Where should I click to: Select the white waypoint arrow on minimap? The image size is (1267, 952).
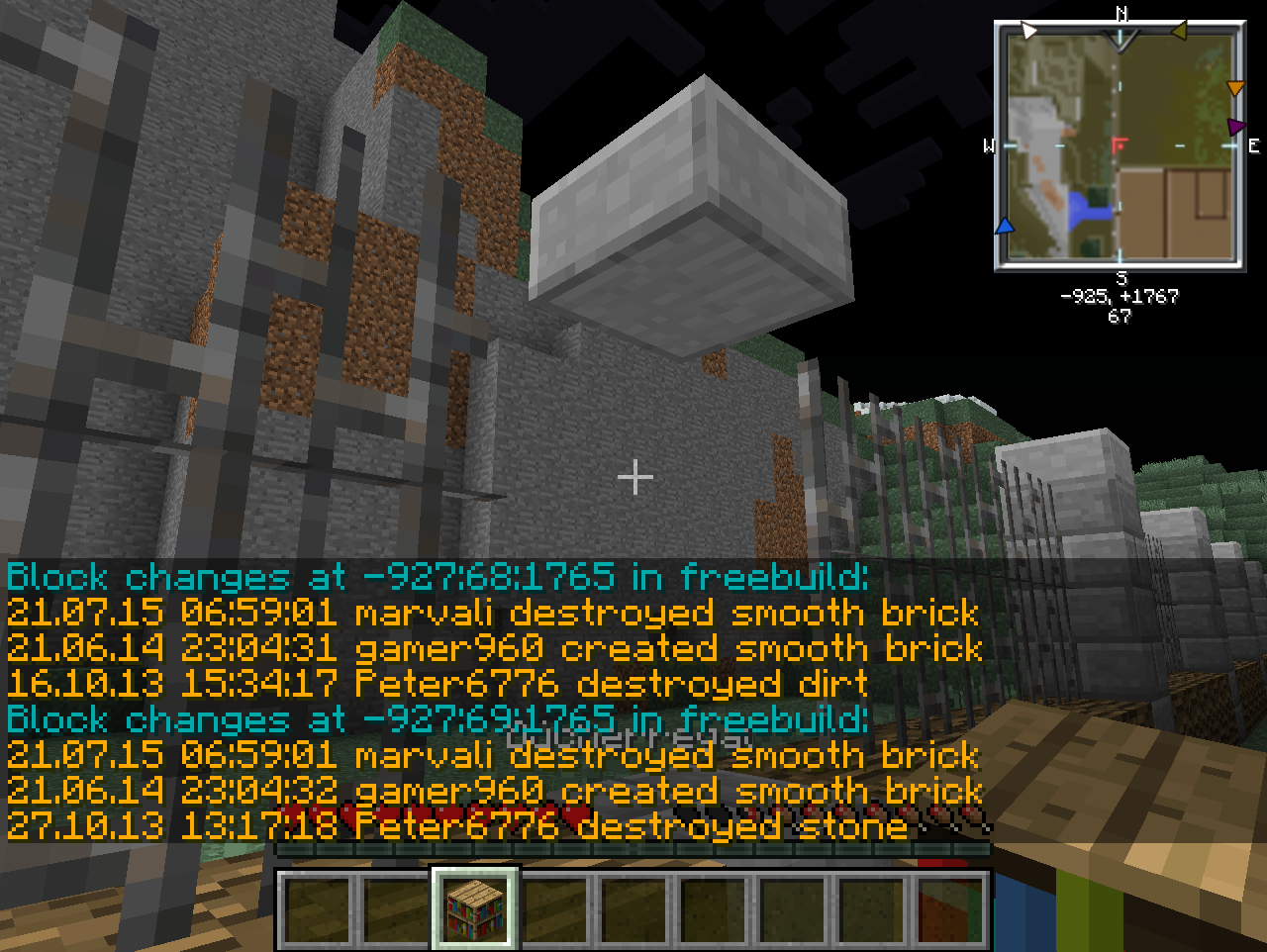coord(1029,31)
